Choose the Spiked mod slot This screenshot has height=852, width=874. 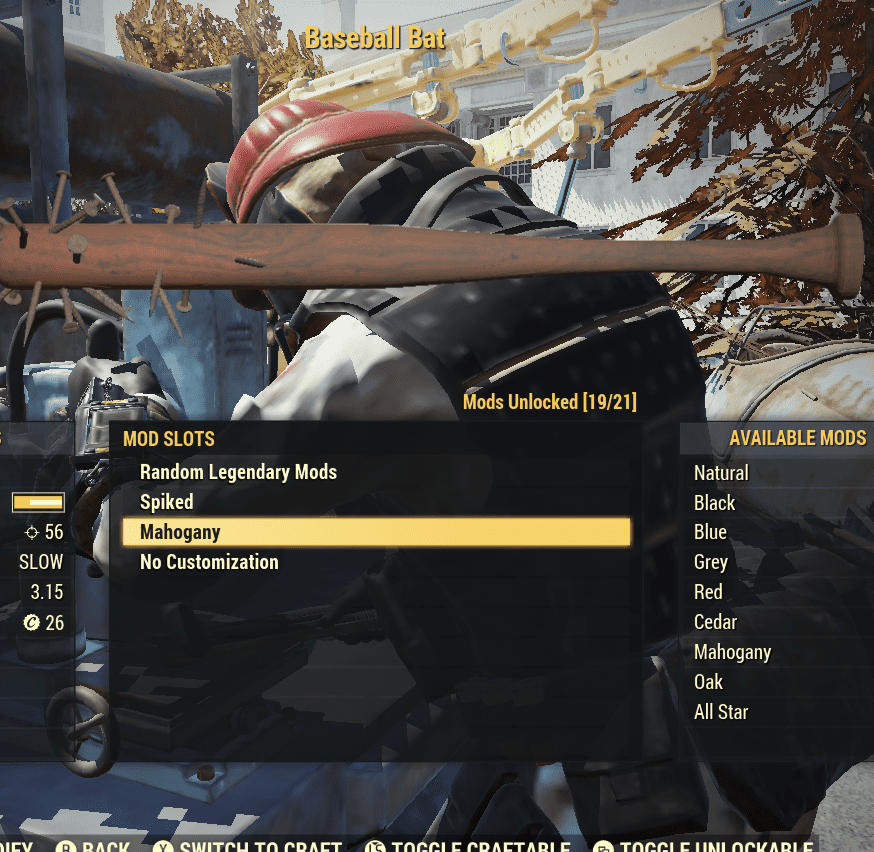coord(167,502)
